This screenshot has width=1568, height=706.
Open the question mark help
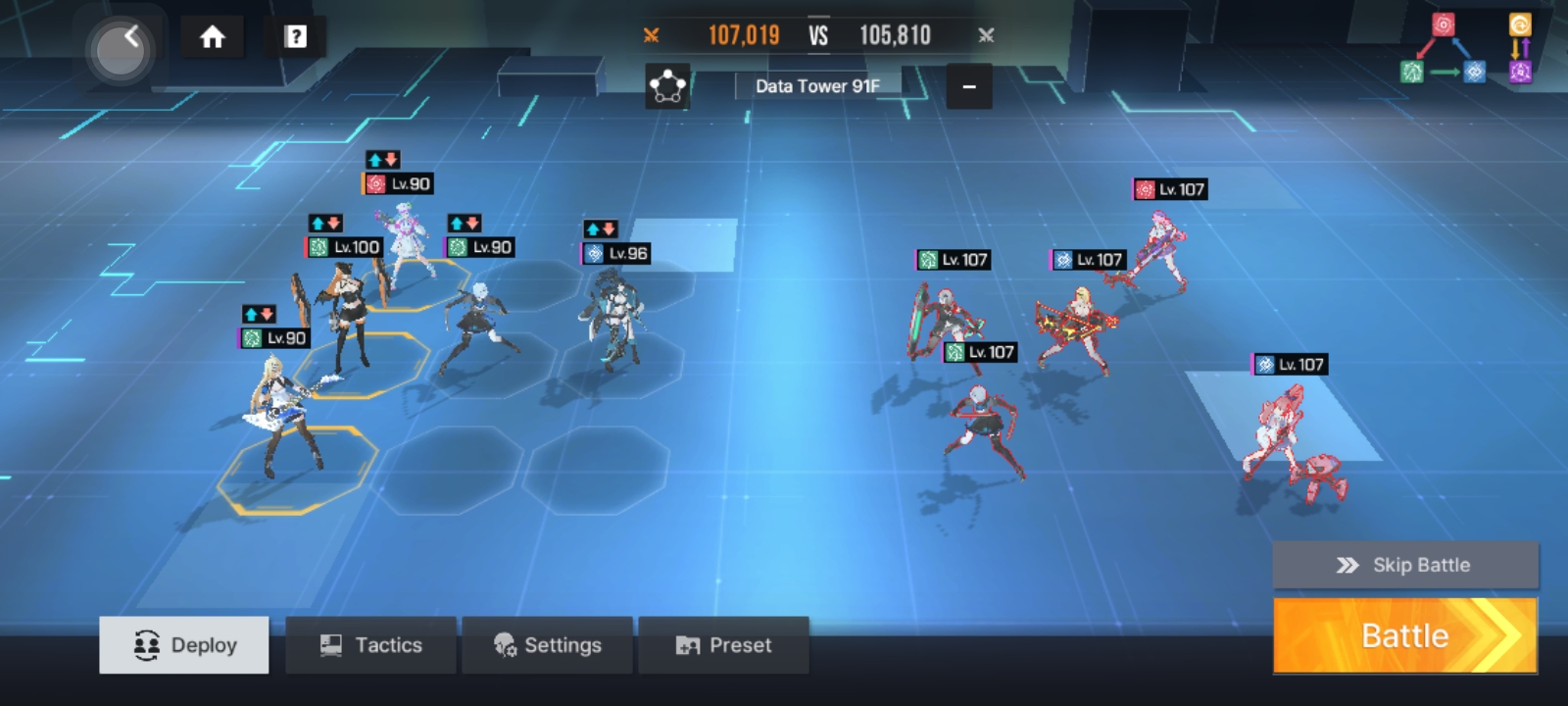295,37
